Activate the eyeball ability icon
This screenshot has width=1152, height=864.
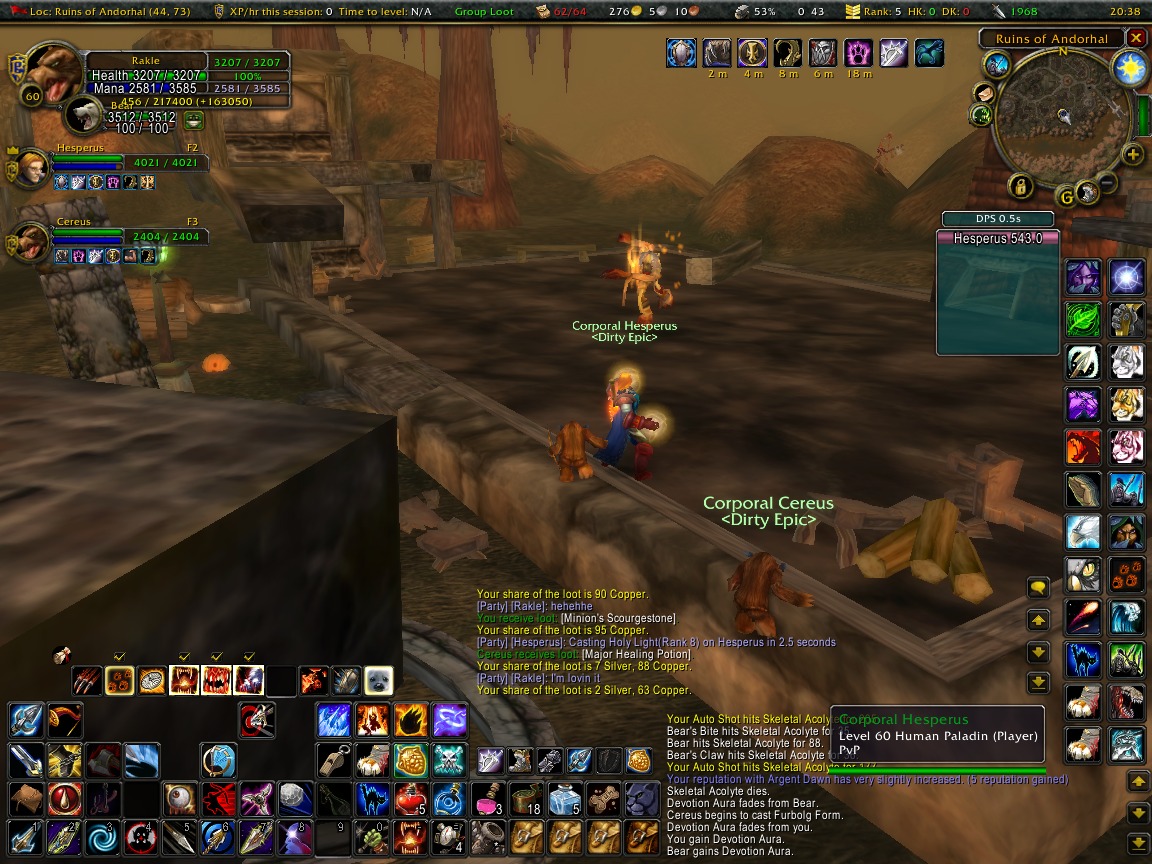[x=180, y=799]
